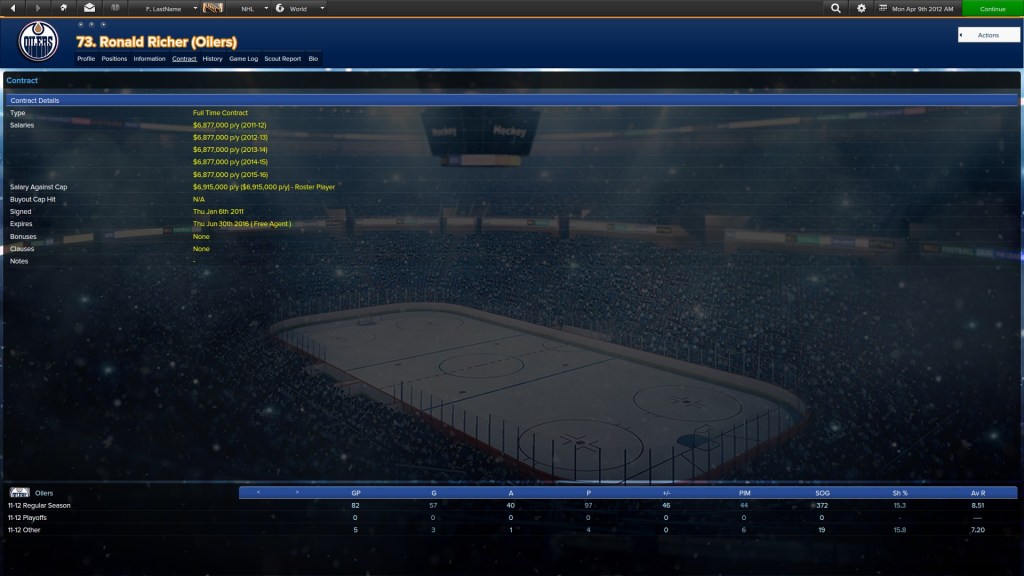Open the World menu dropdown
This screenshot has width=1024, height=576.
[300, 8]
